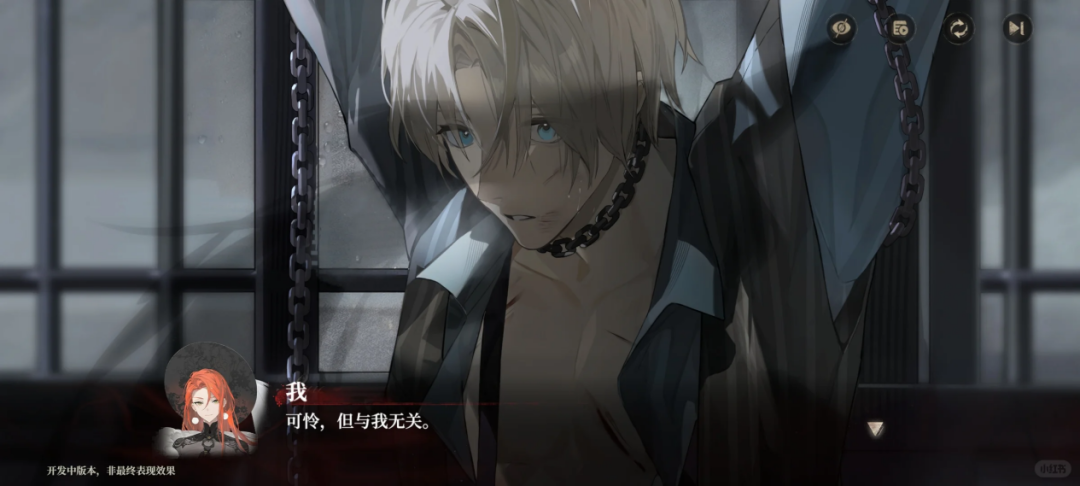
Task: Hide the dialogue interface with the eye icon
Action: pos(843,29)
